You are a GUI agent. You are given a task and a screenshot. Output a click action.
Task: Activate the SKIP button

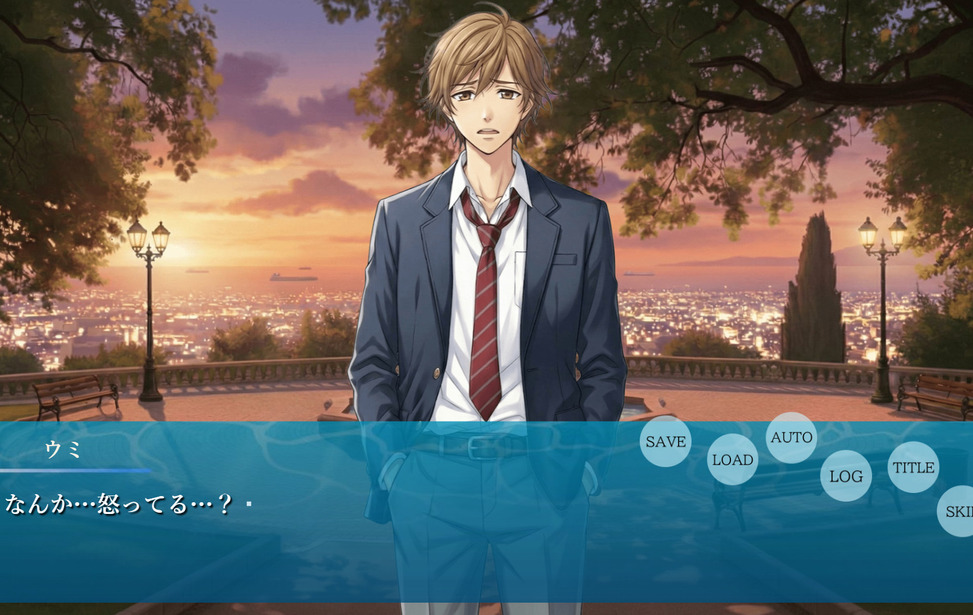click(957, 511)
